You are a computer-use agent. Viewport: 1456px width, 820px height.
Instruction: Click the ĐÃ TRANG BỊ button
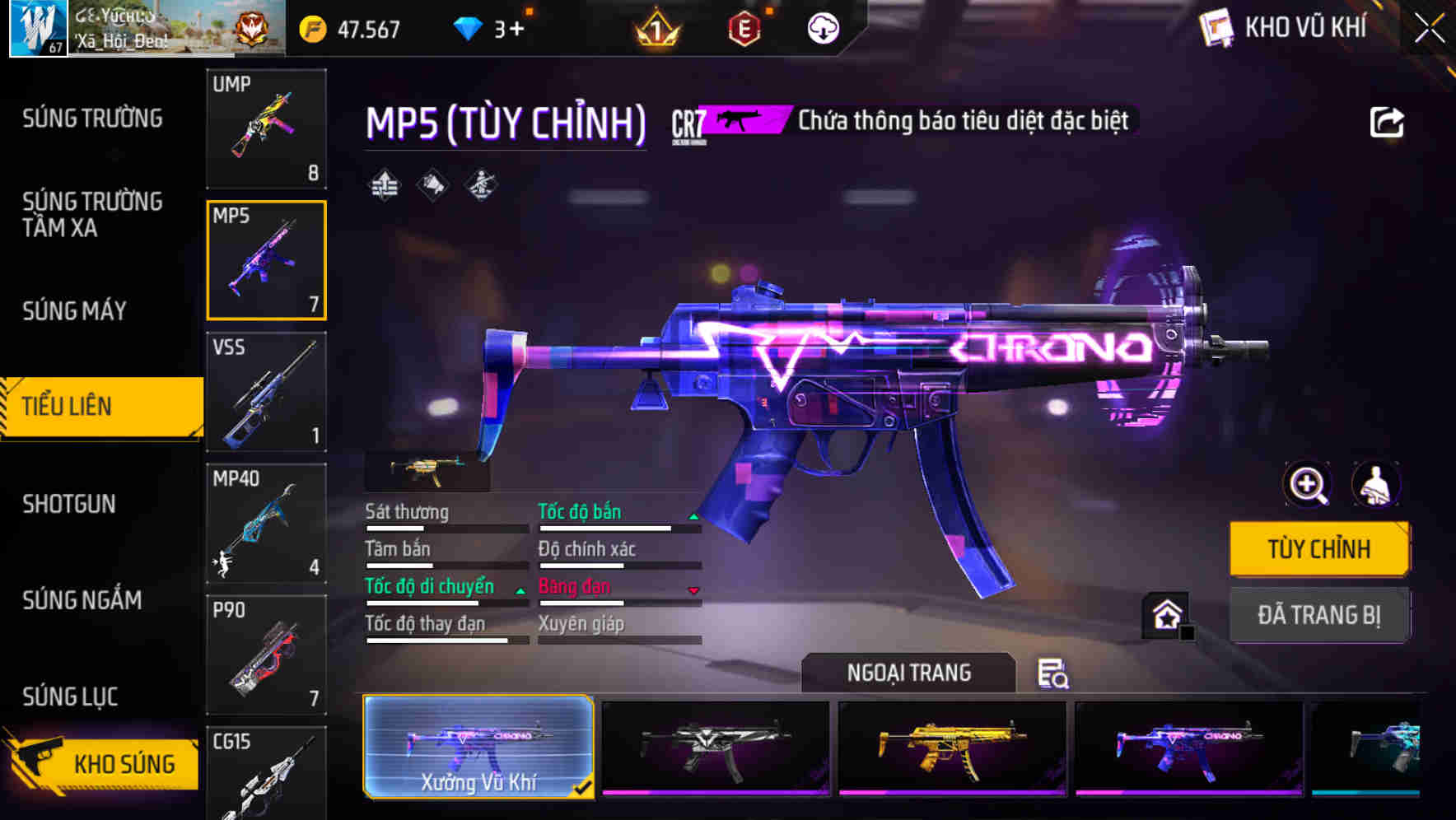(x=1318, y=615)
